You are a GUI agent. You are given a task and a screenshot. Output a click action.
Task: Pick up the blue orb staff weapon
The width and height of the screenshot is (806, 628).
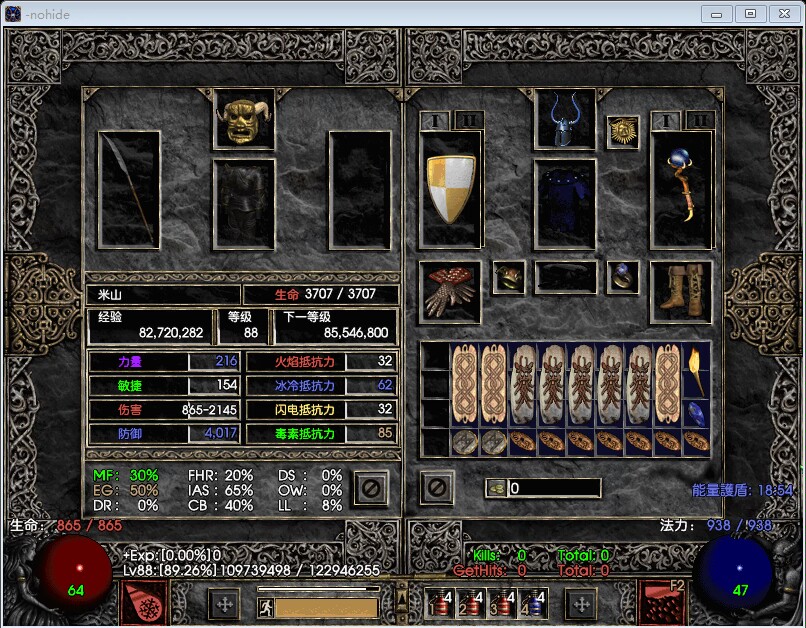tap(681, 190)
